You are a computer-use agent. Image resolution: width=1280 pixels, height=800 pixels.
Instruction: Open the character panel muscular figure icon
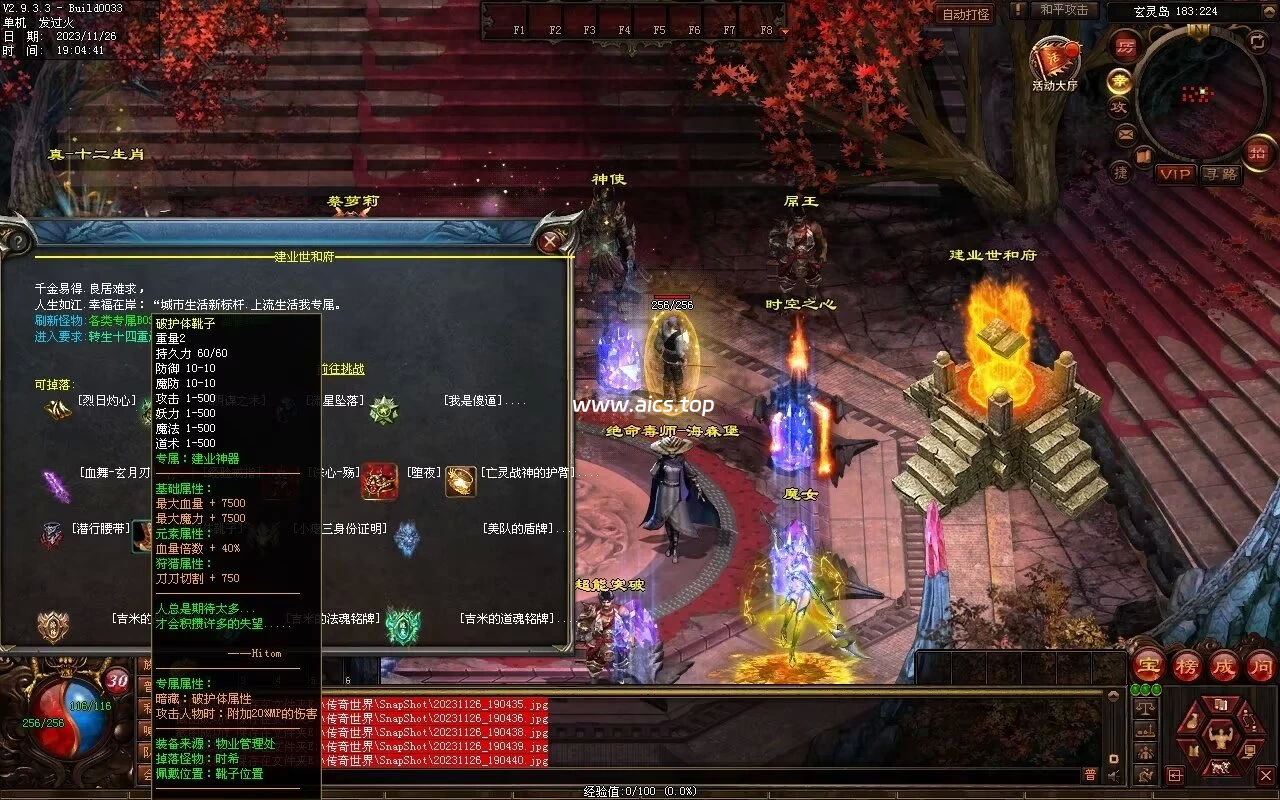pyautogui.click(x=1217, y=739)
